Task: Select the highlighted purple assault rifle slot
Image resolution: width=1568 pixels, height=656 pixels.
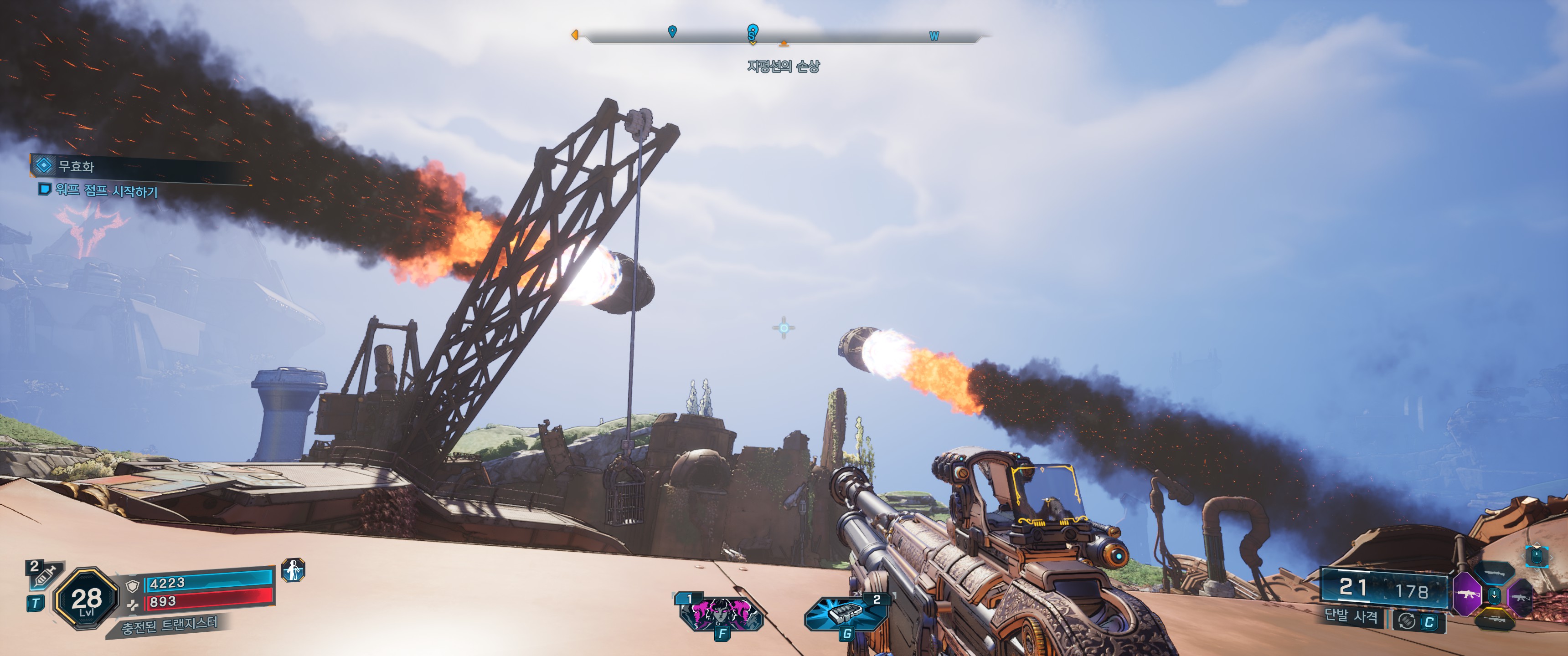Action: coord(1467,594)
